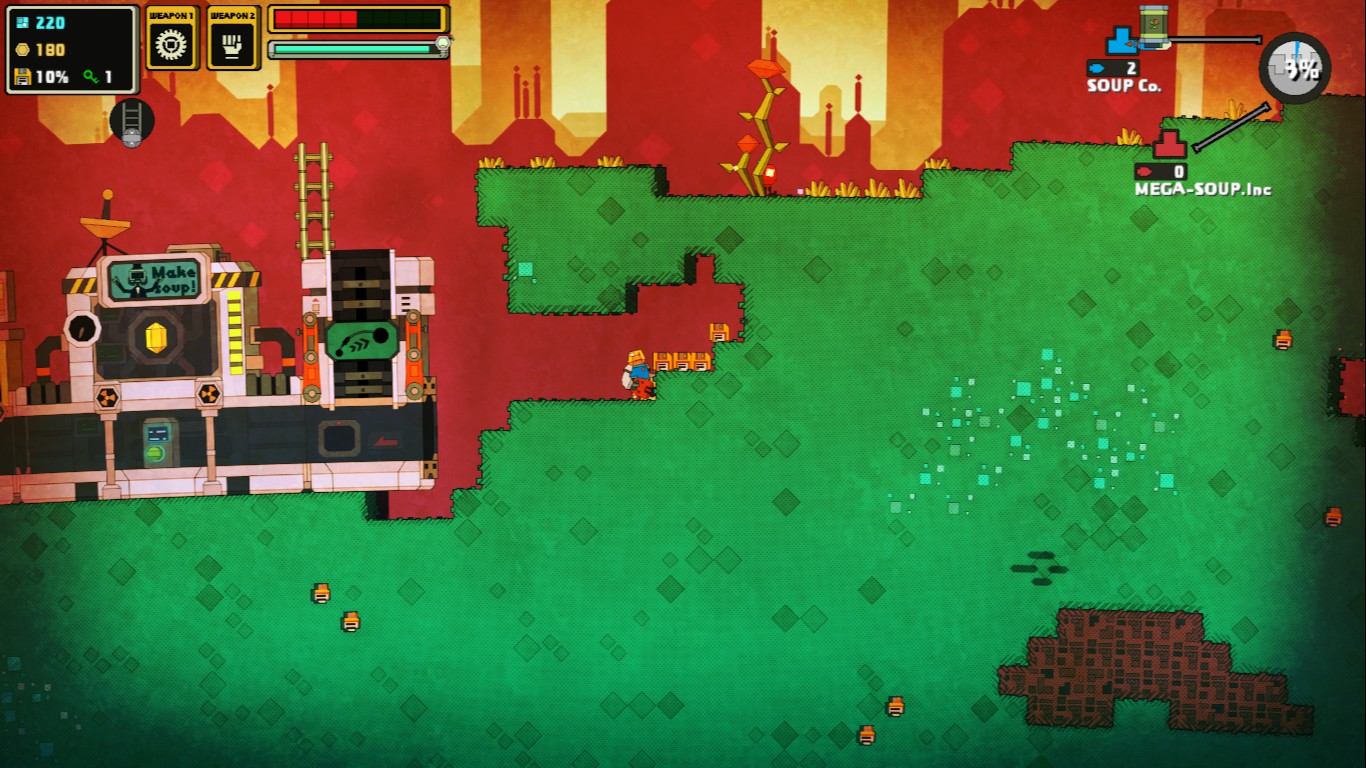
Task: Click the ladder item icon
Action: point(131,121)
